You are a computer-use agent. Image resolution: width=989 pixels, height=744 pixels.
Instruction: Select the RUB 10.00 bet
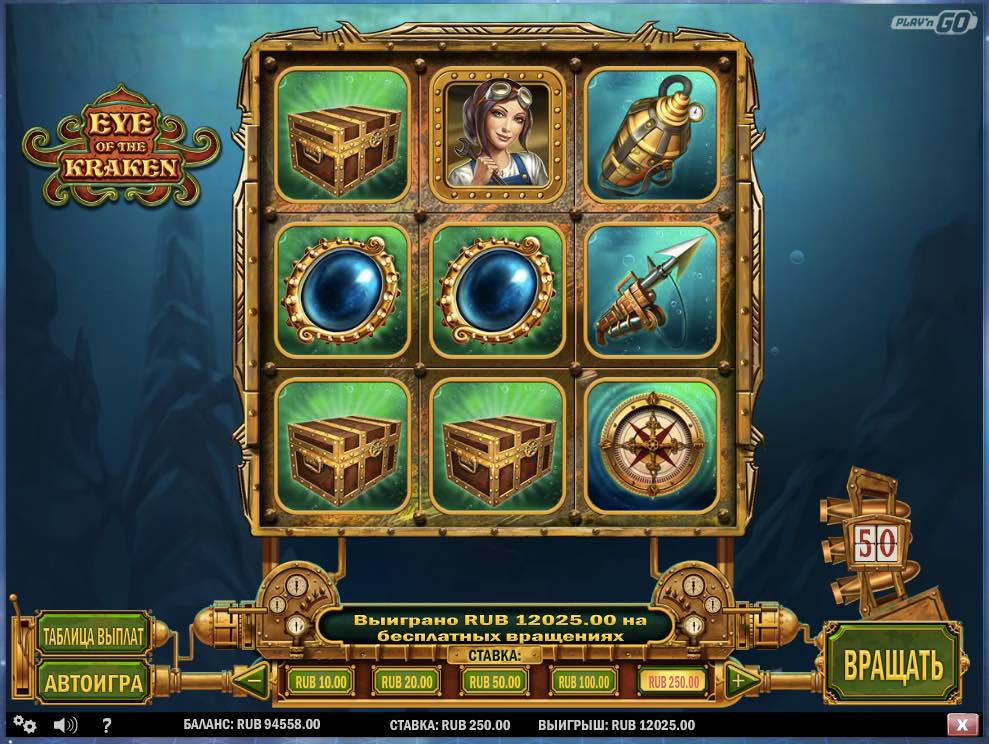tap(320, 682)
